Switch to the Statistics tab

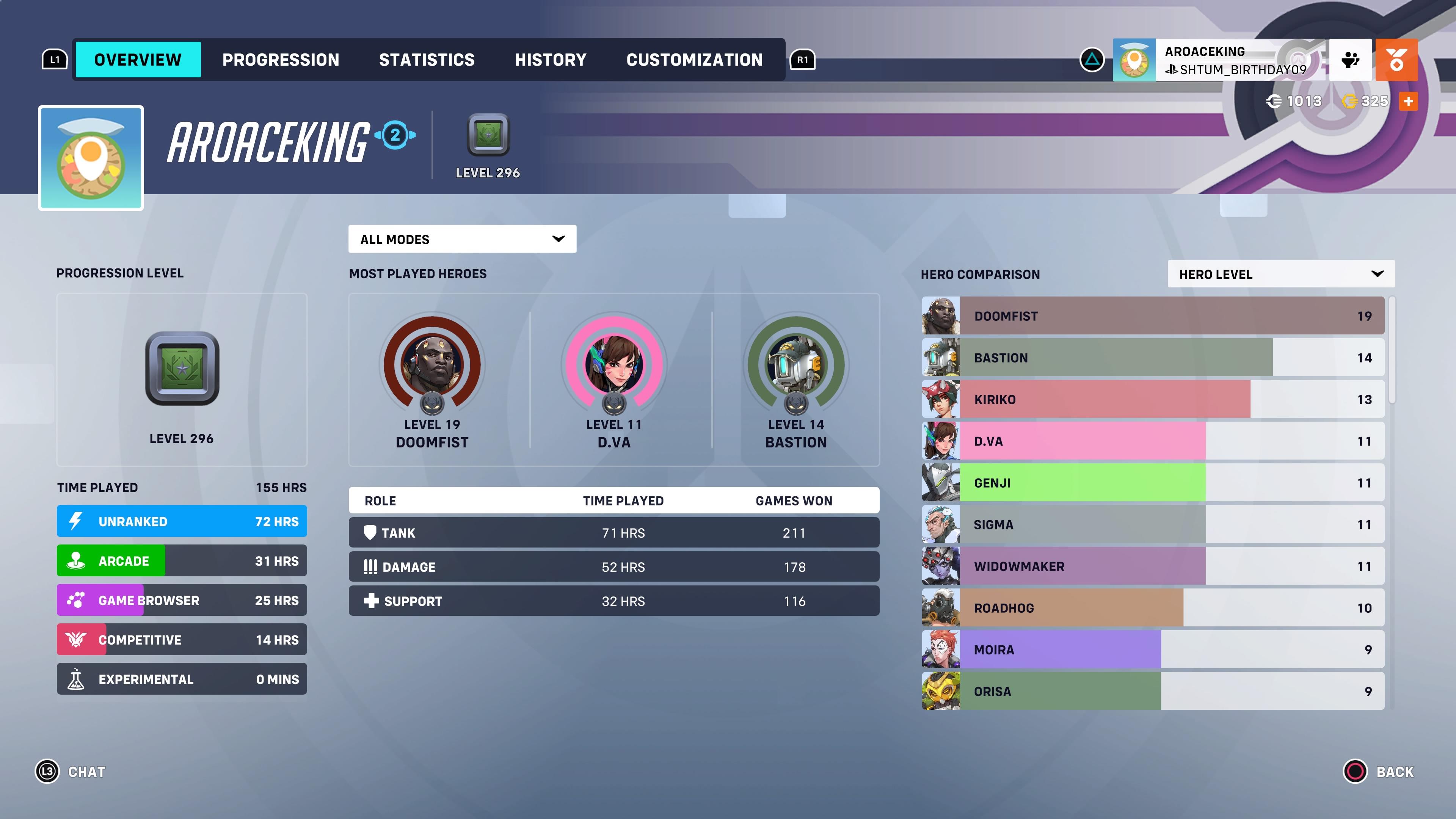(x=427, y=60)
